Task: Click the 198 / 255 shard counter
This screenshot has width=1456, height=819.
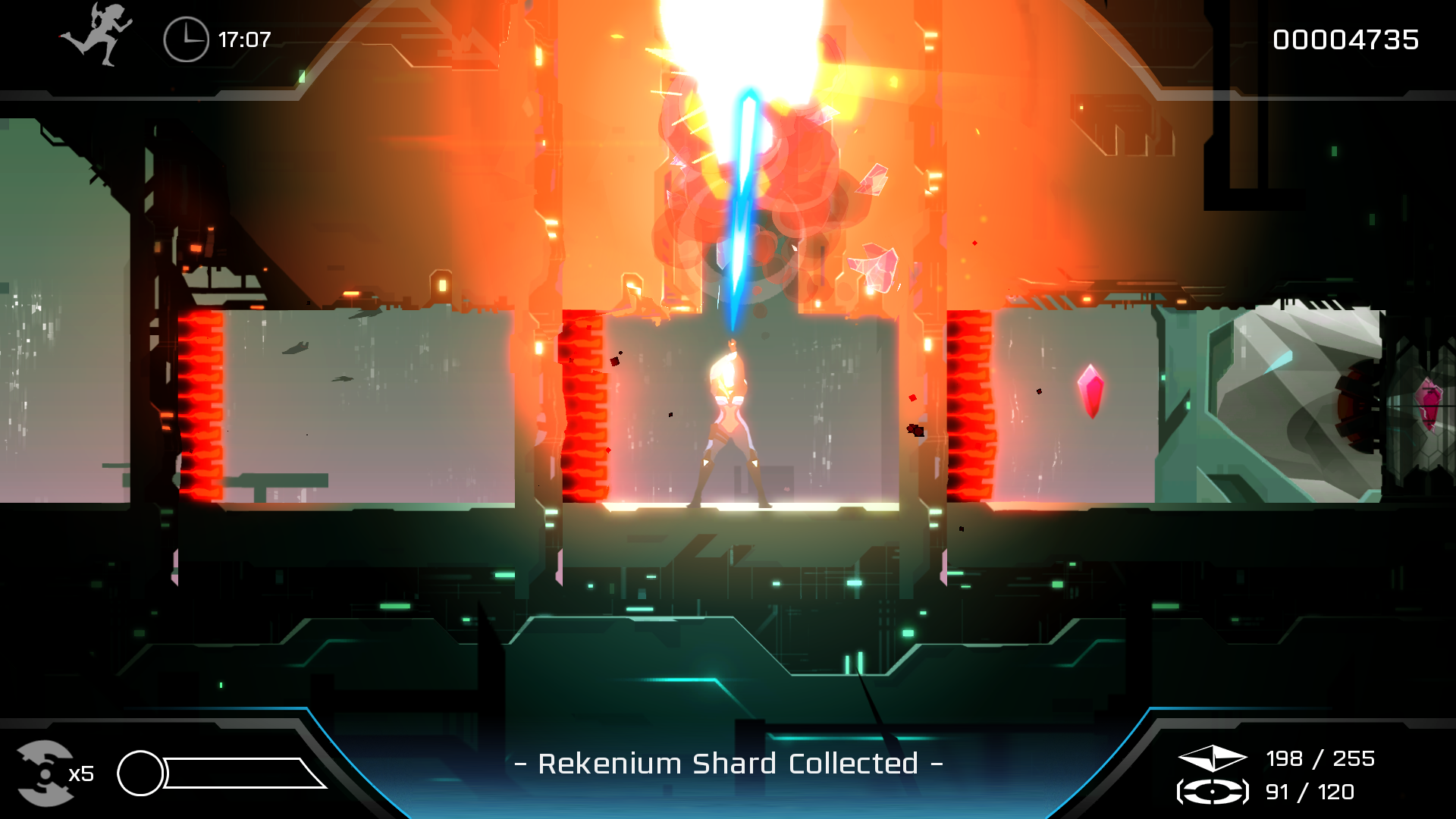Action: 1321,758
